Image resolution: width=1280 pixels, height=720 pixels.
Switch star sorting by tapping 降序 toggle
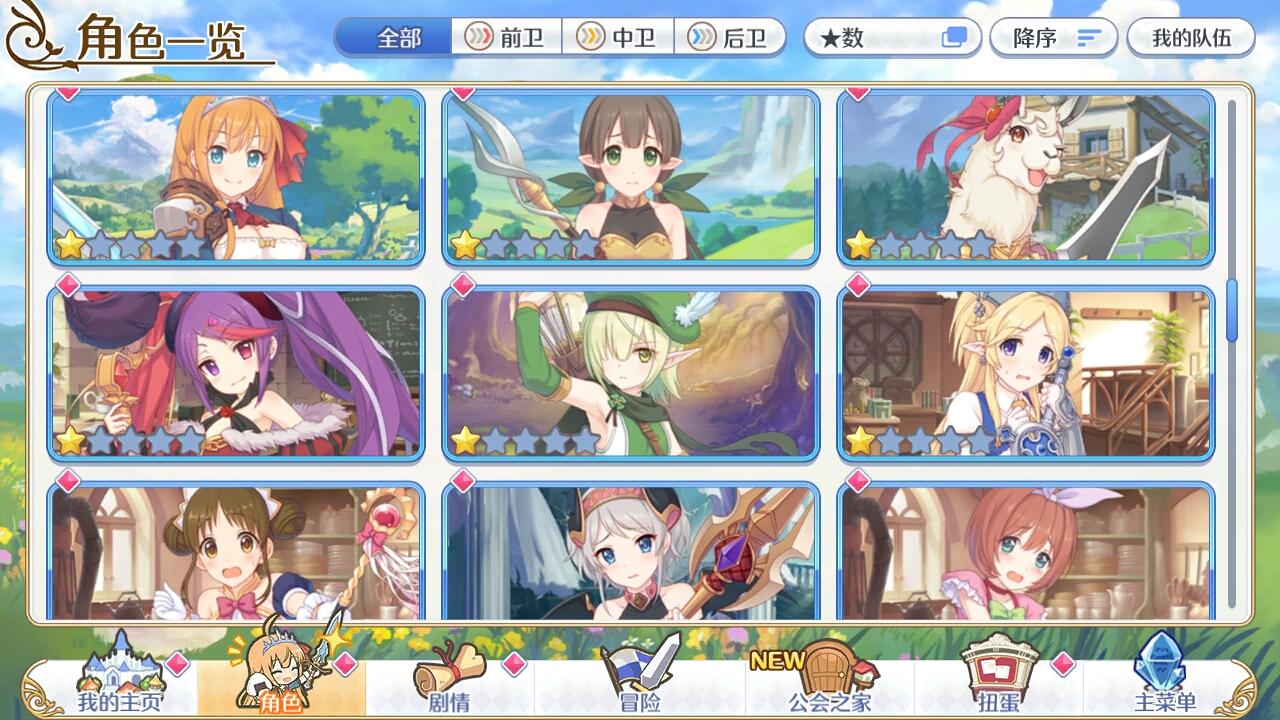pyautogui.click(x=1051, y=36)
